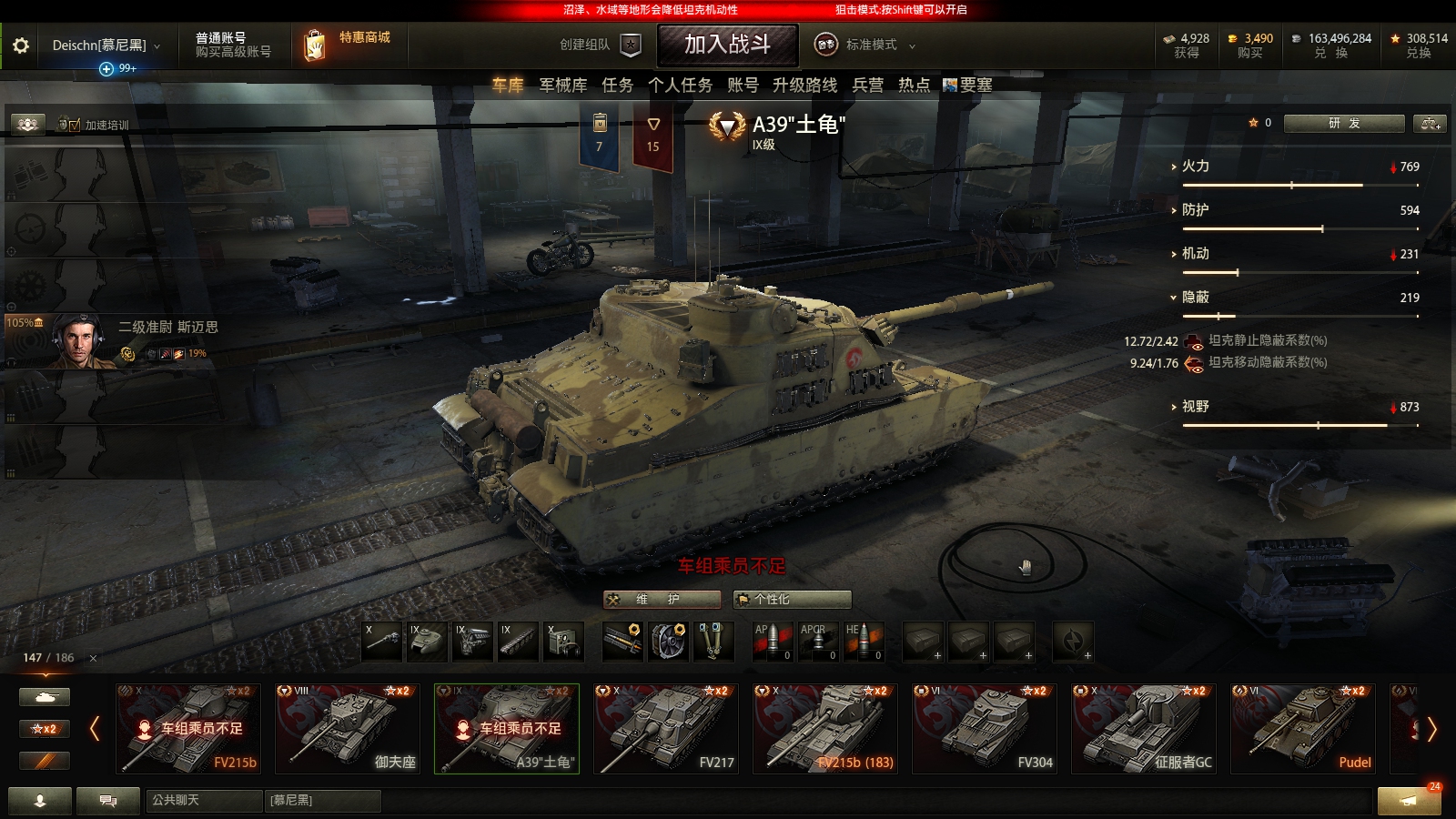Show the 升级路线 tech tree tab
This screenshot has width=1456, height=819.
click(804, 85)
